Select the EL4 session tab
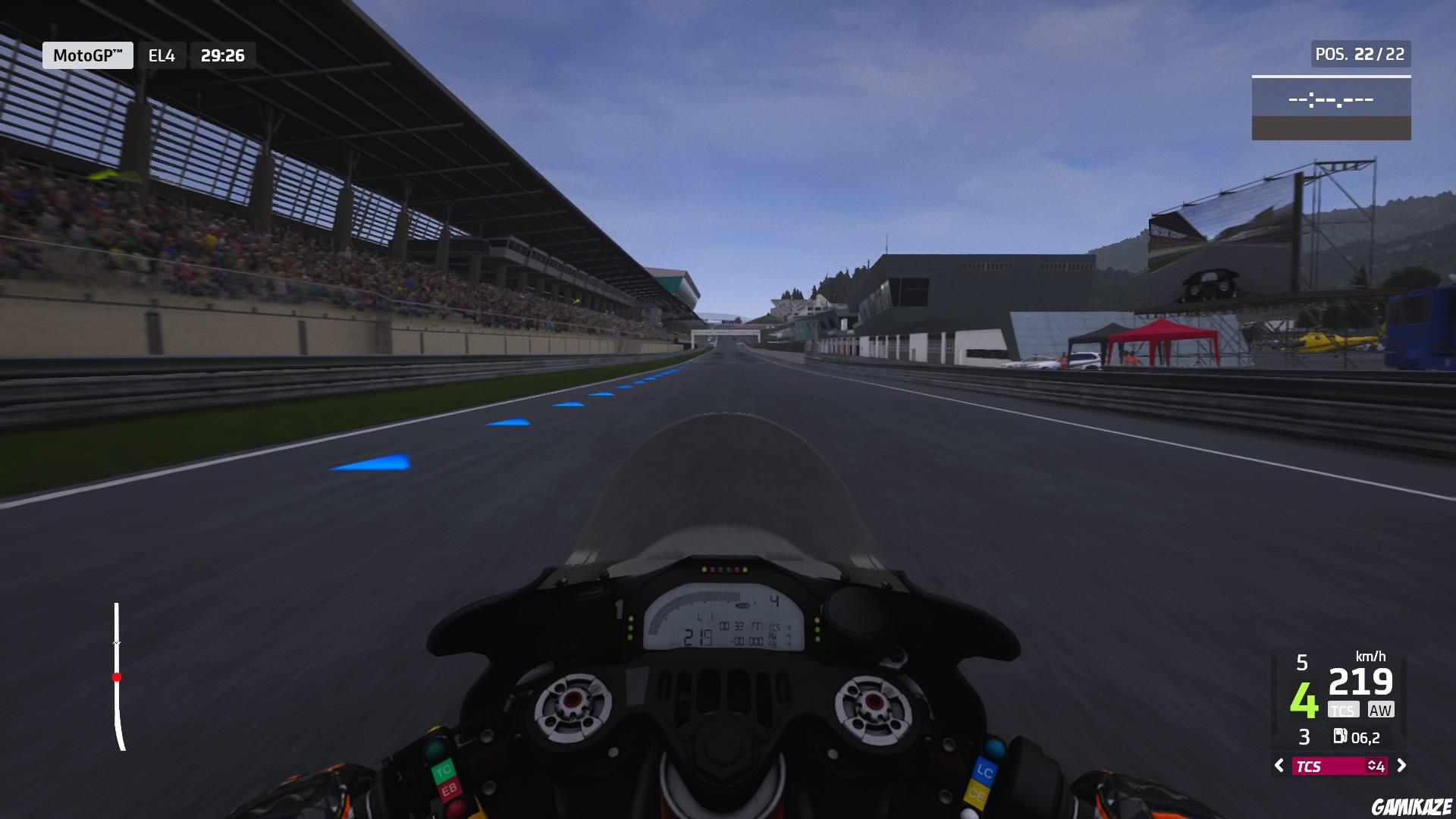This screenshot has height=819, width=1456. (162, 55)
